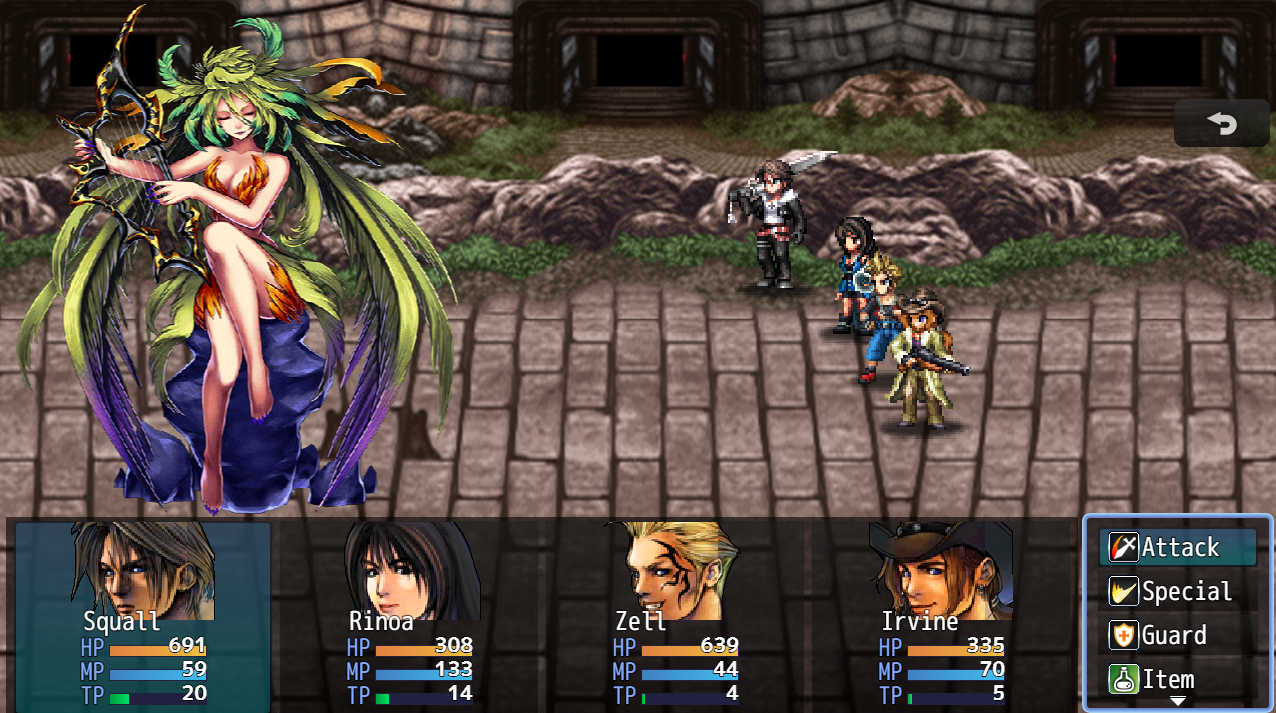The height and width of the screenshot is (713, 1276).
Task: Select Zell's status panel
Action: (x=676, y=615)
